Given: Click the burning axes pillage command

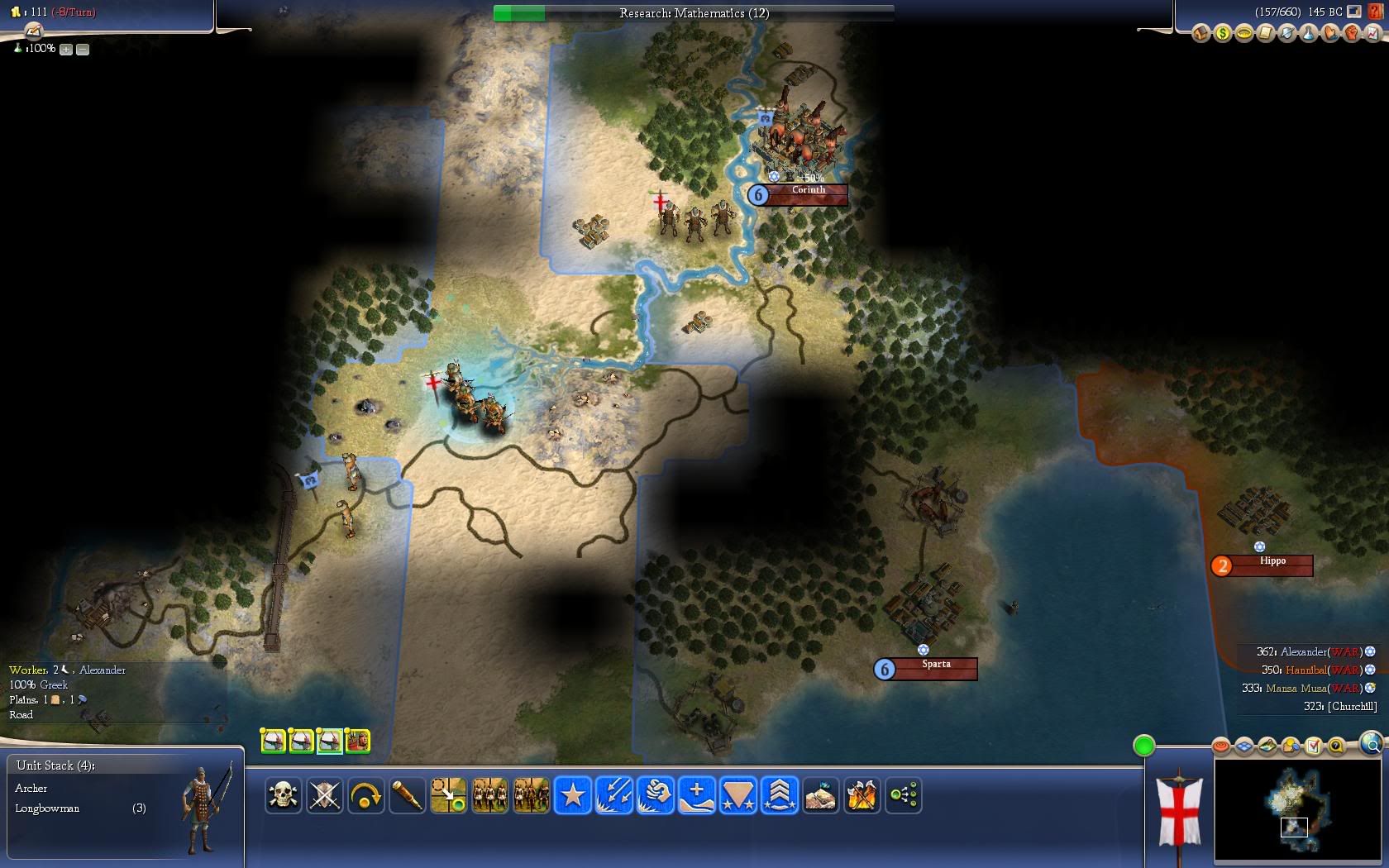Looking at the screenshot, I should coord(862,795).
